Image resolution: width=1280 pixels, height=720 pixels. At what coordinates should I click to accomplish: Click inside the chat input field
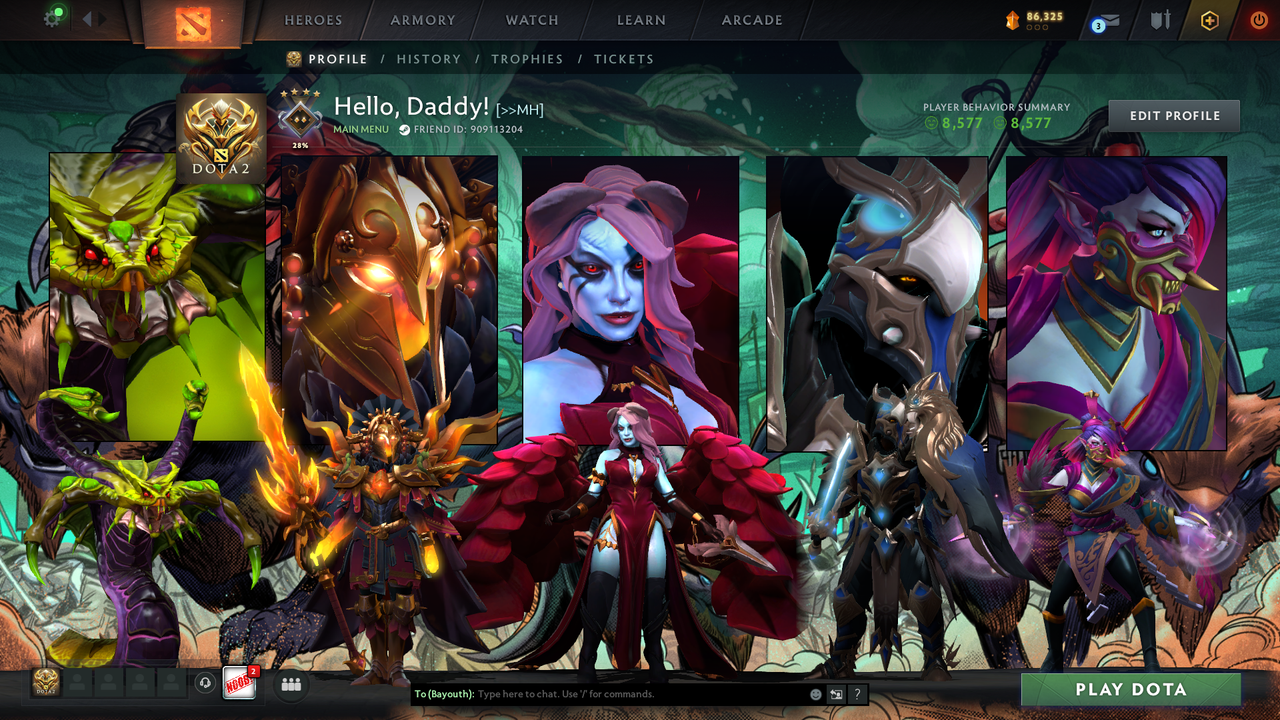[600, 694]
